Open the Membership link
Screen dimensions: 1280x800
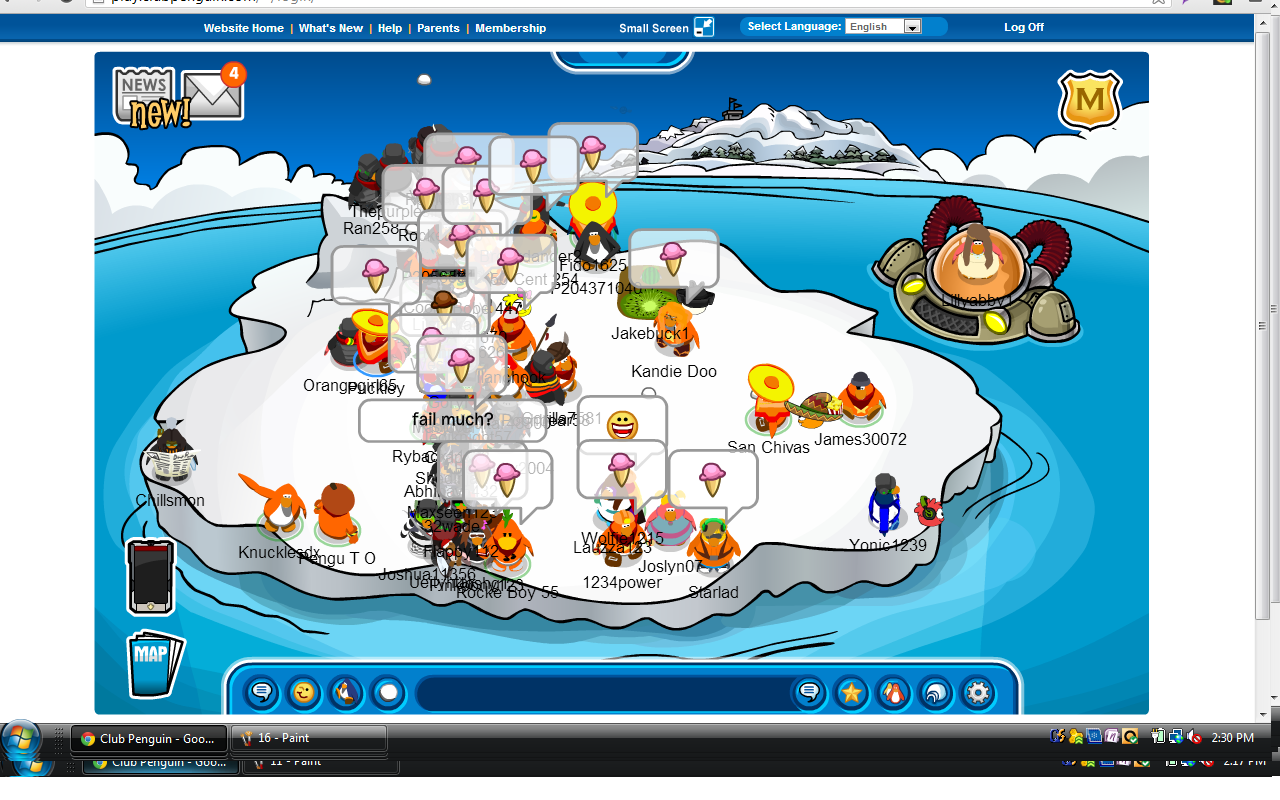pos(510,28)
